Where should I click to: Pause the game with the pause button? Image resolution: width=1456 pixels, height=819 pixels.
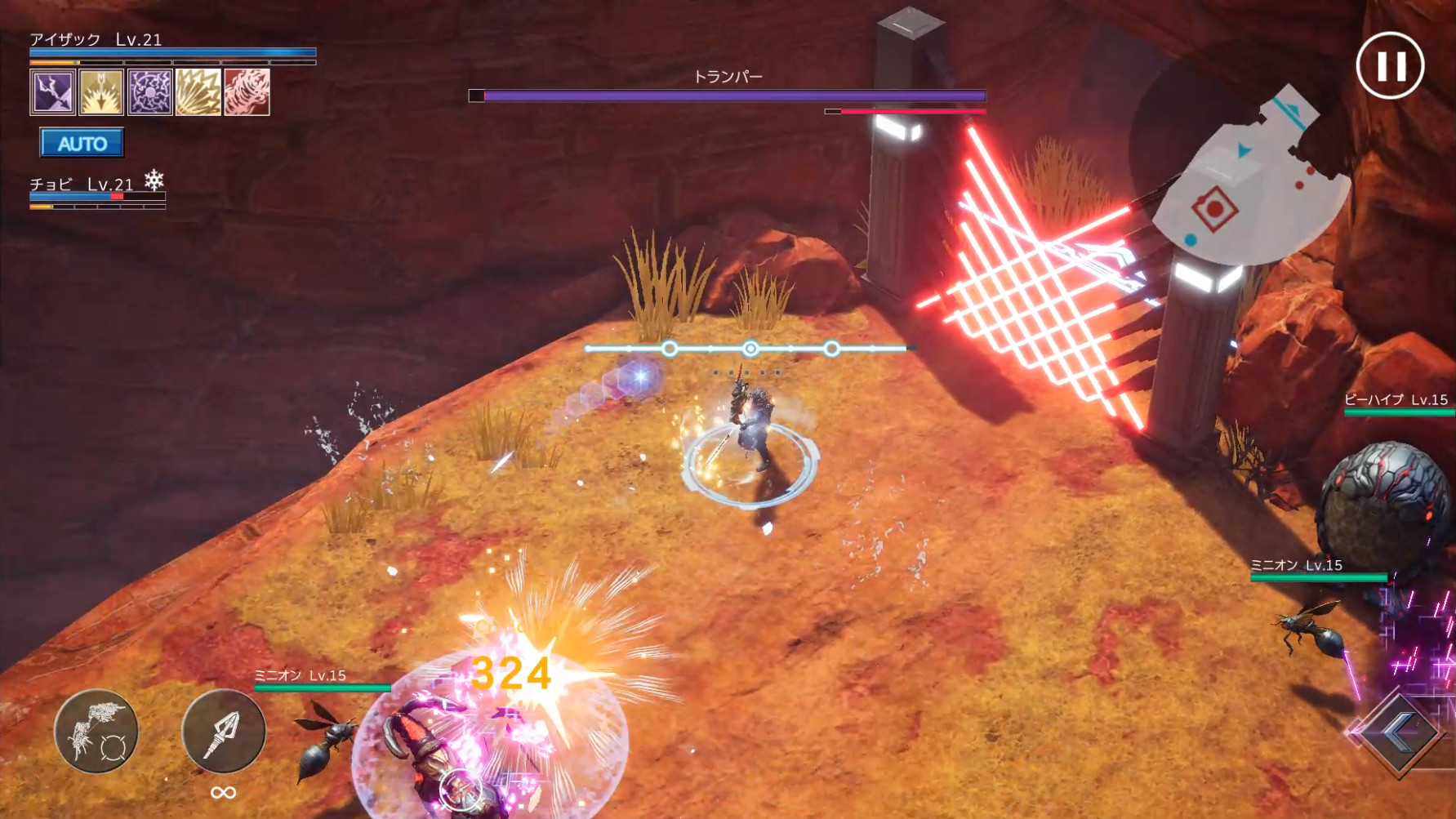pyautogui.click(x=1391, y=65)
